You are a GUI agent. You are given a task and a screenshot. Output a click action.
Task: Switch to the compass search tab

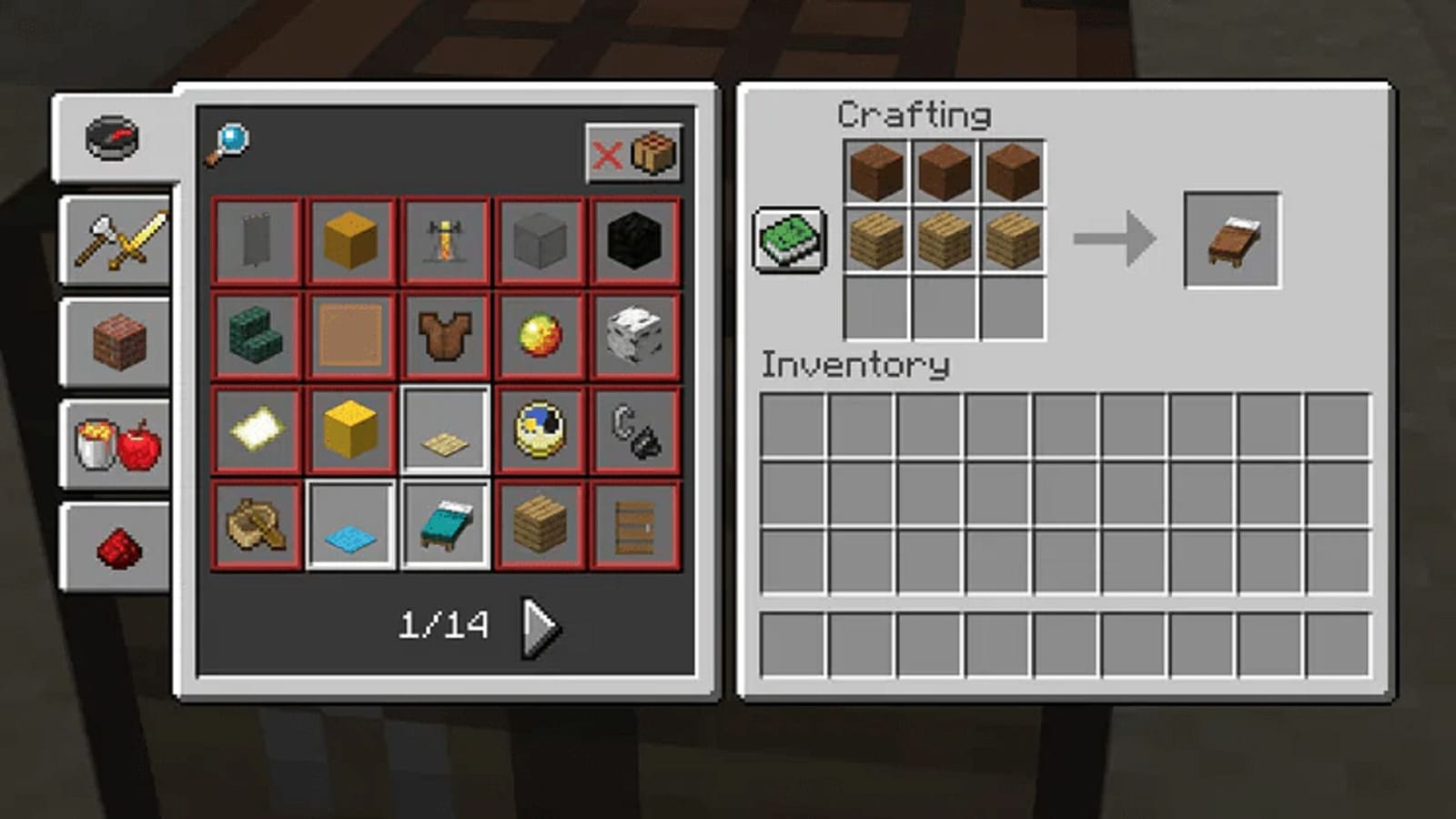[x=114, y=136]
